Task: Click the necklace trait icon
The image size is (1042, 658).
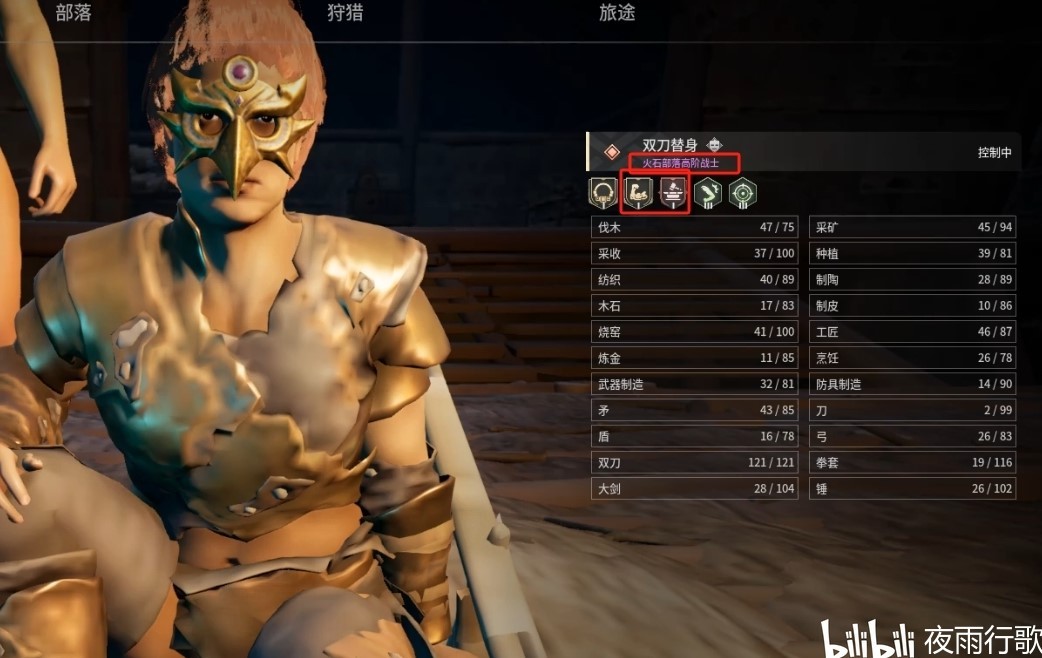Action: tap(603, 192)
